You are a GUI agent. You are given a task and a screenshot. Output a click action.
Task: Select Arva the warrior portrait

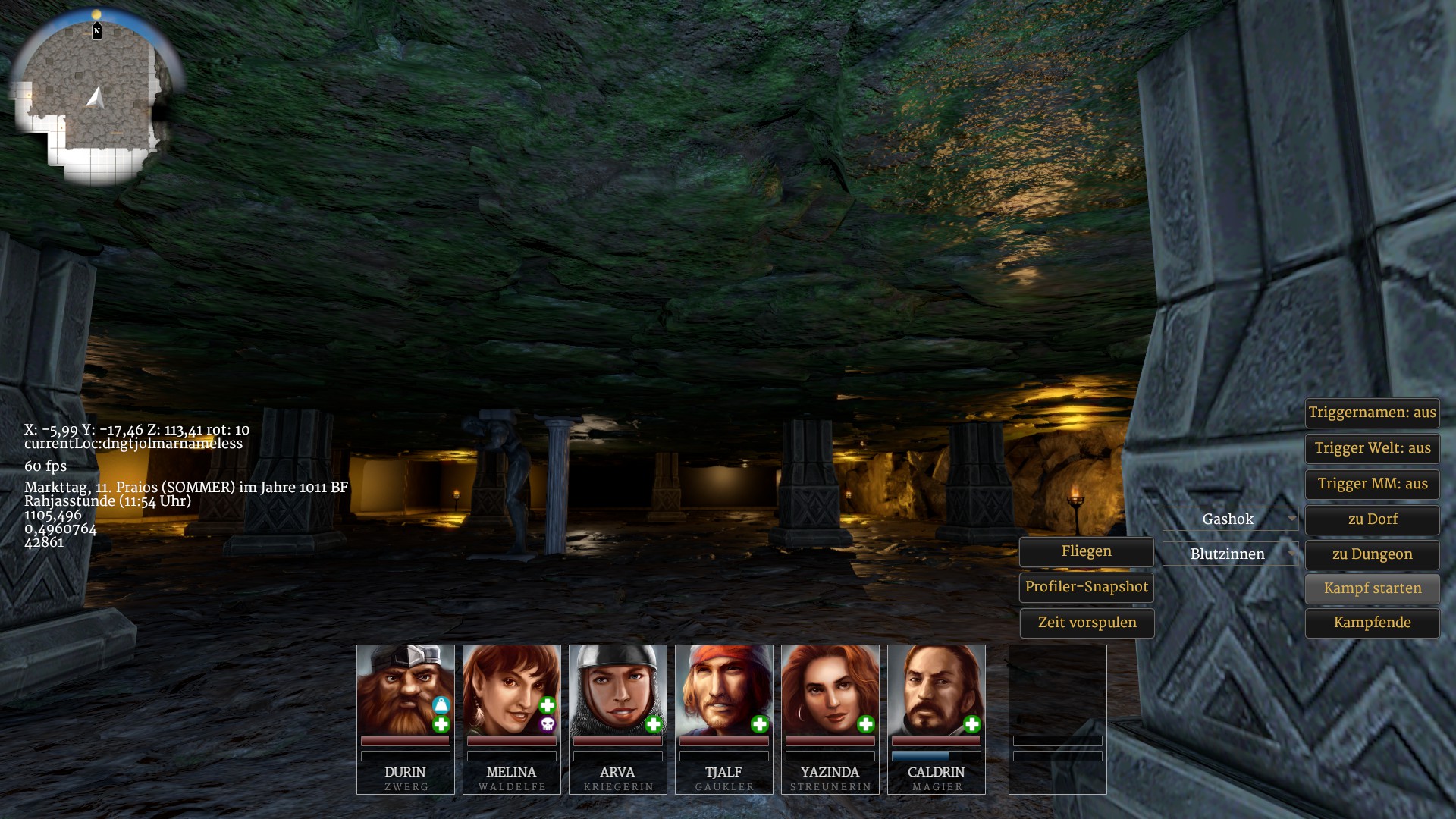[x=617, y=690]
